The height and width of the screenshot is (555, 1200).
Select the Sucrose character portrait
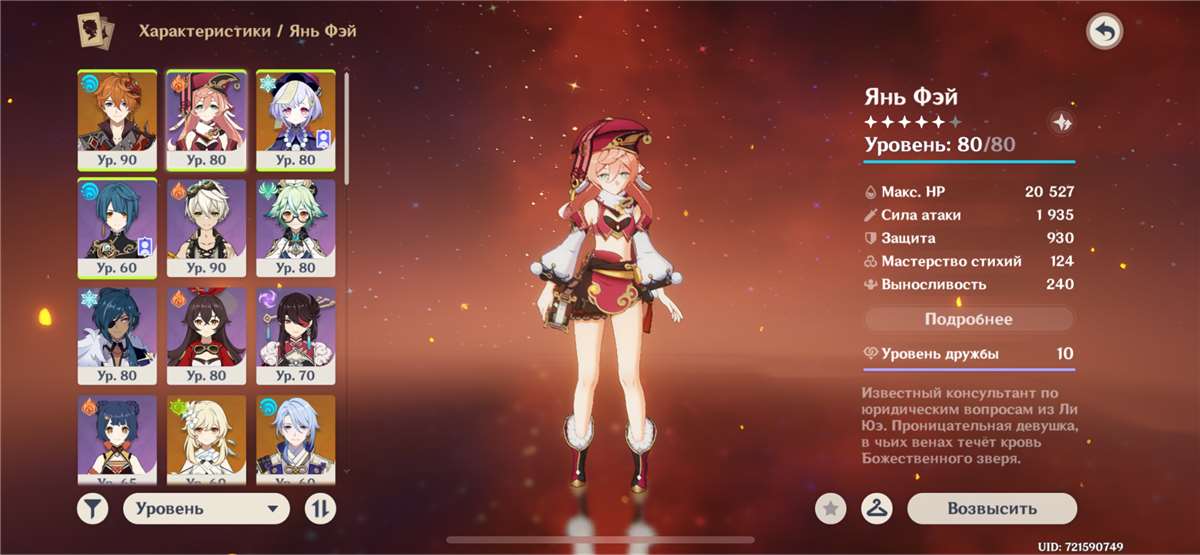pos(295,229)
